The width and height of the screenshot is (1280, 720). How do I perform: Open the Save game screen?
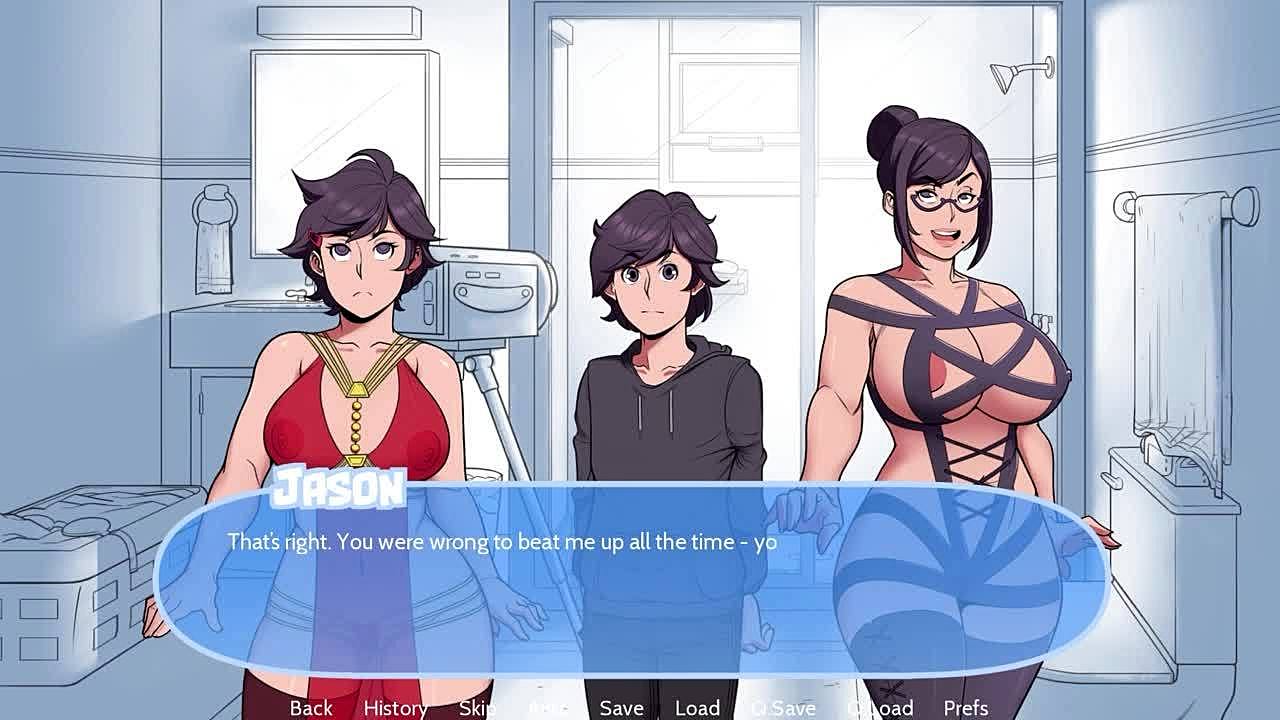coord(621,708)
